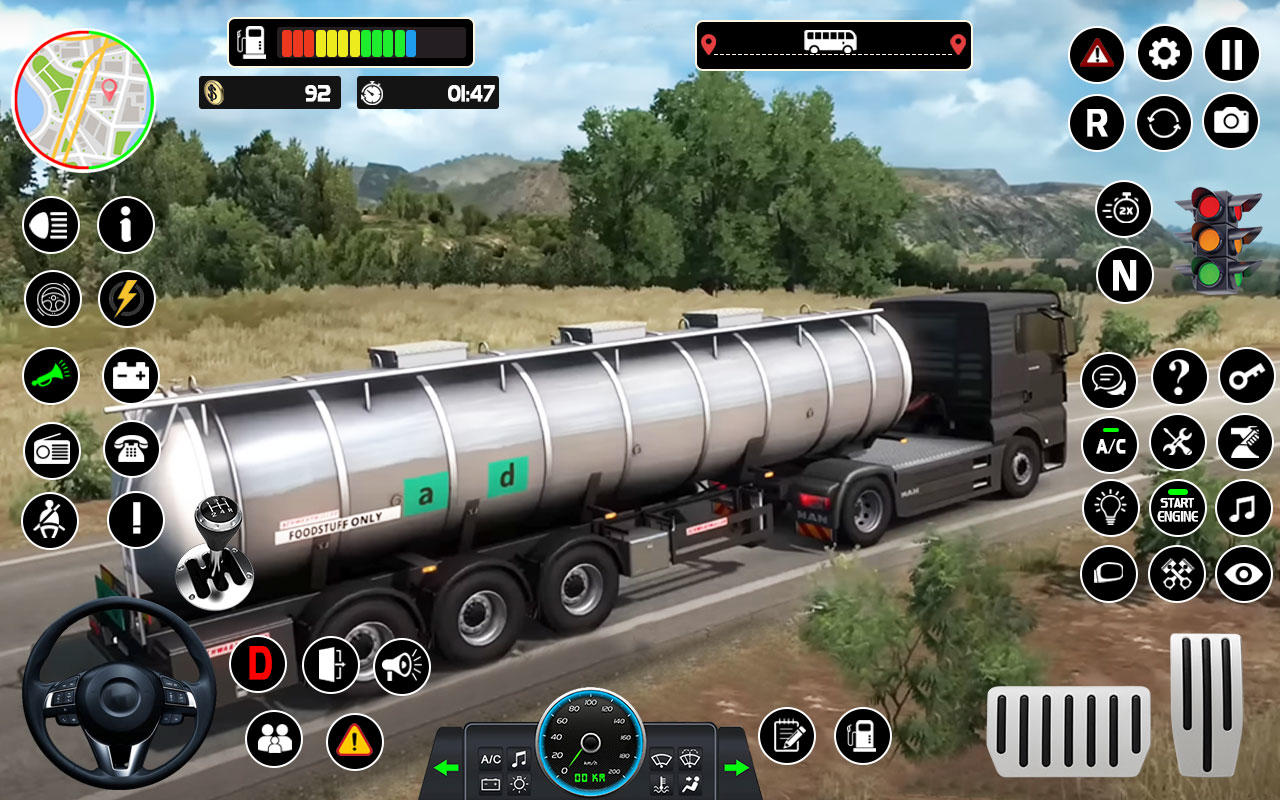The image size is (1280, 800).
Task: Enable 2x time speed
Action: click(1123, 210)
